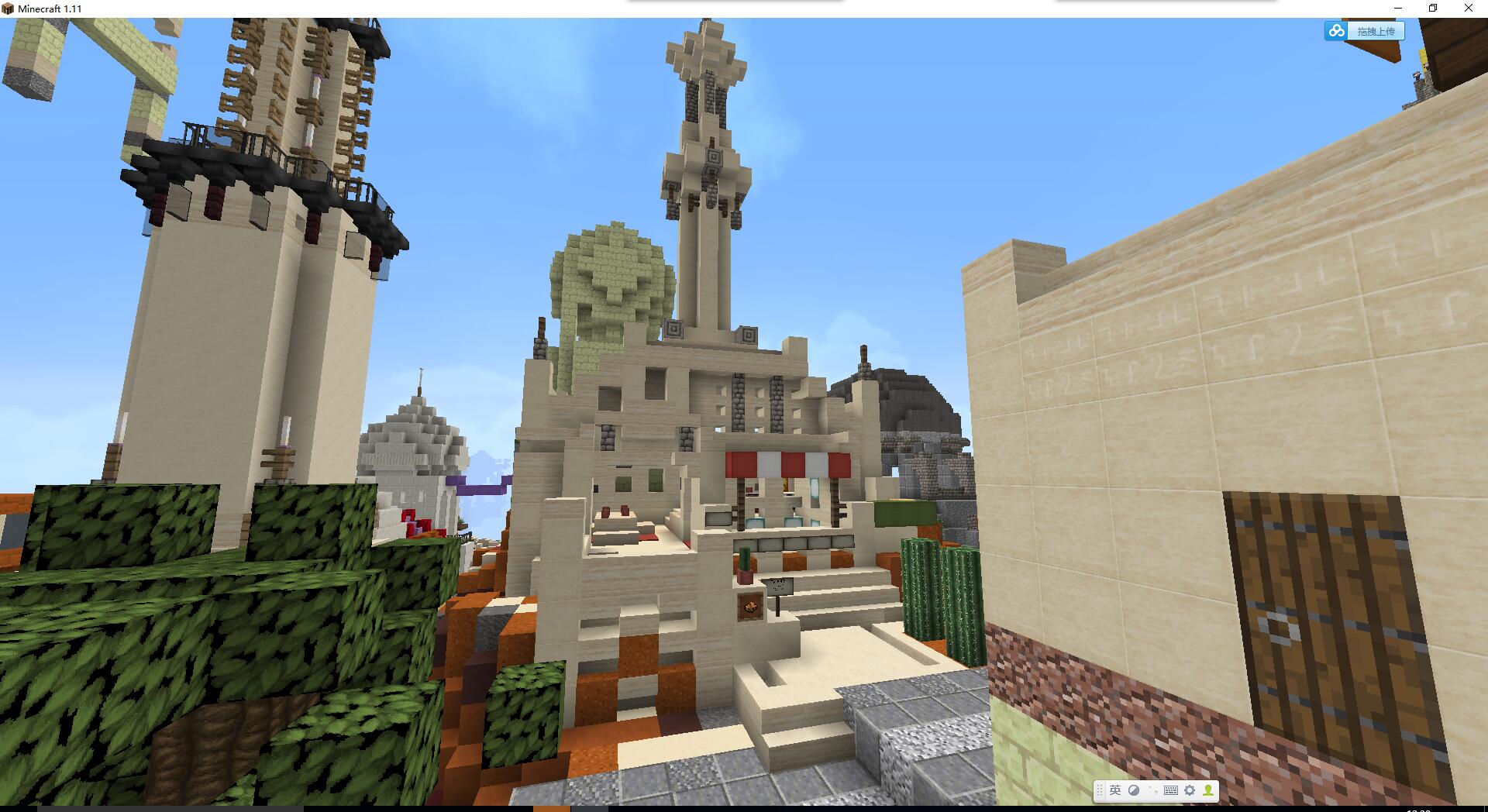Toggle the 英 language indicator to Chinese
Image resolution: width=1488 pixels, height=812 pixels.
click(1114, 791)
